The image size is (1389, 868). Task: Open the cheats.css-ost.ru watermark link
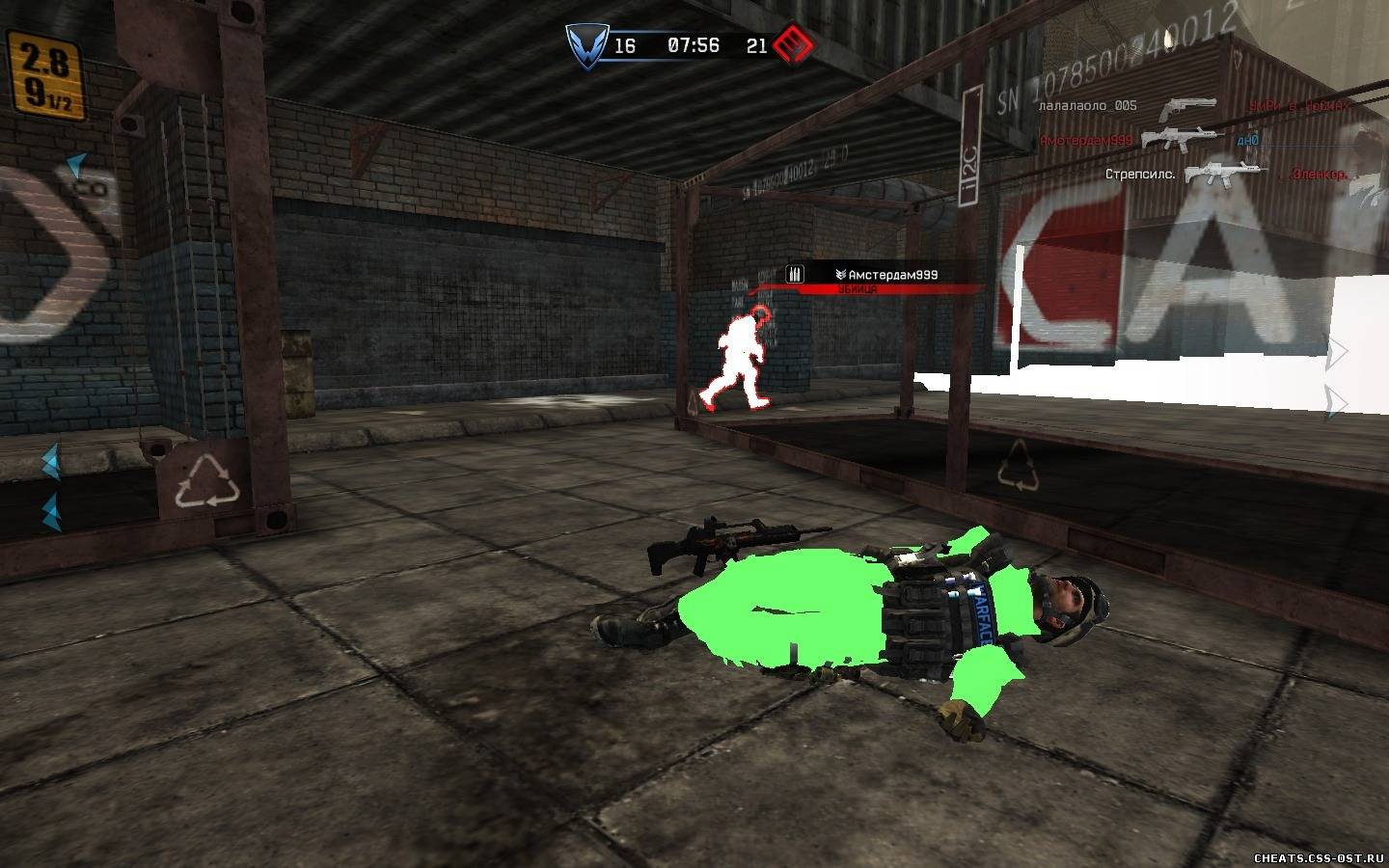[x=1318, y=857]
